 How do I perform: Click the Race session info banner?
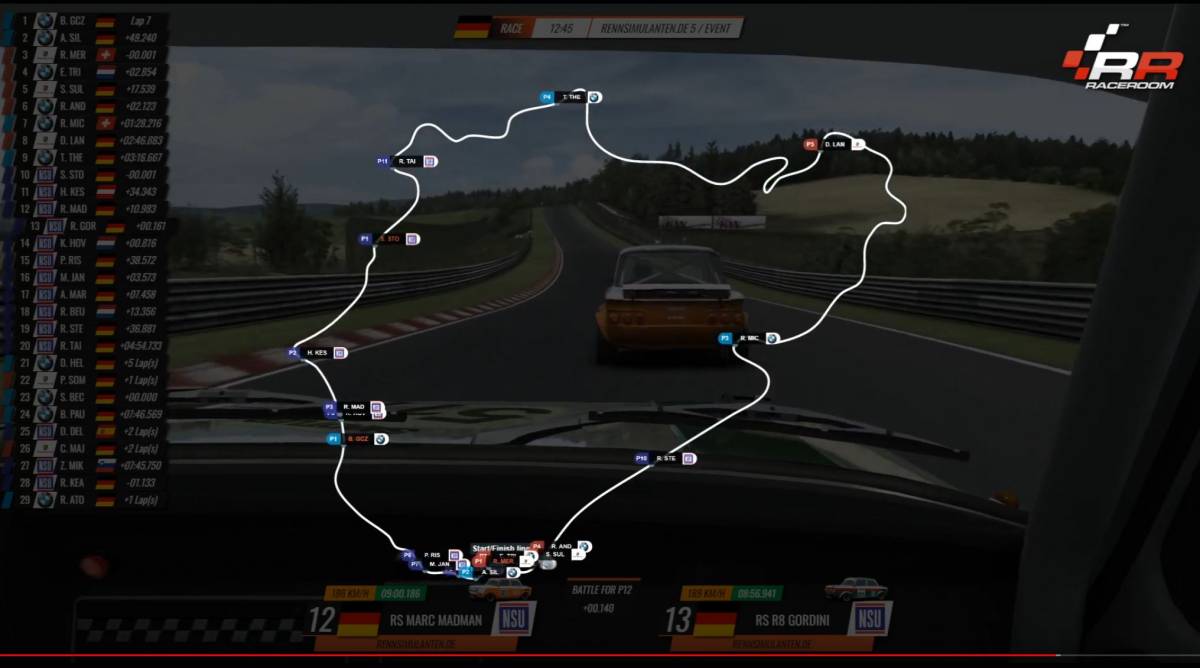[x=600, y=27]
